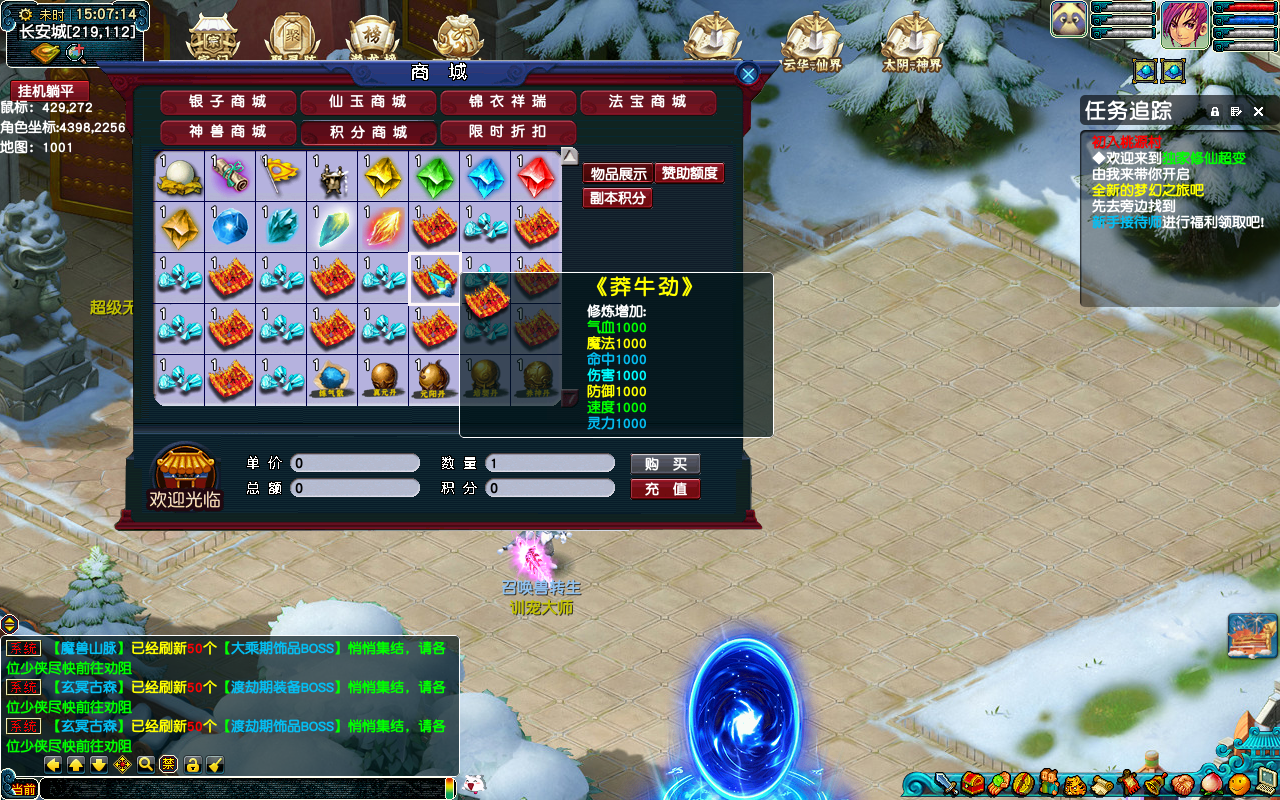Select the purple scroll item slot
This screenshot has width=1280, height=800.
pos(230,177)
